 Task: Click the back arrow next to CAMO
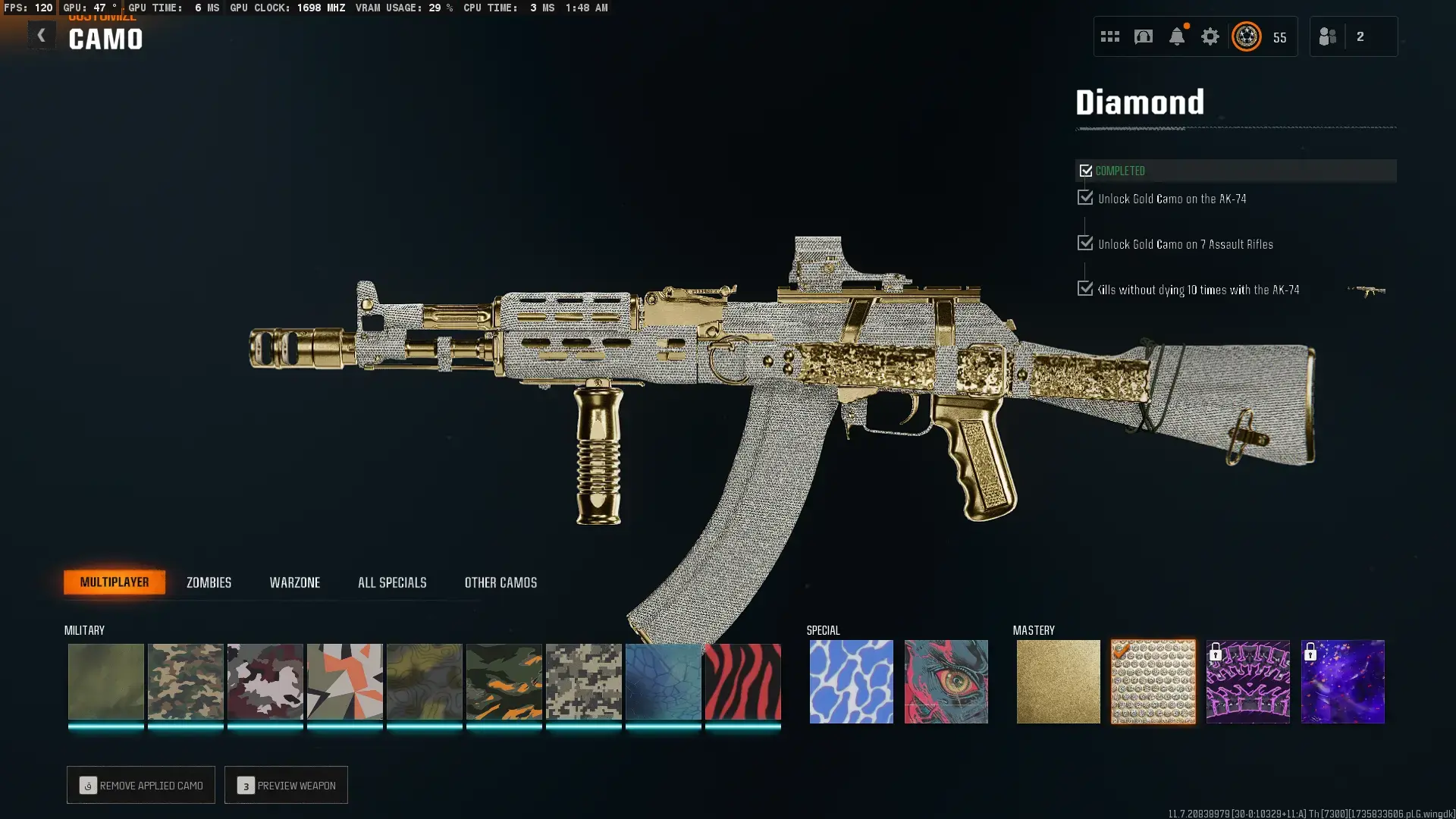point(42,35)
